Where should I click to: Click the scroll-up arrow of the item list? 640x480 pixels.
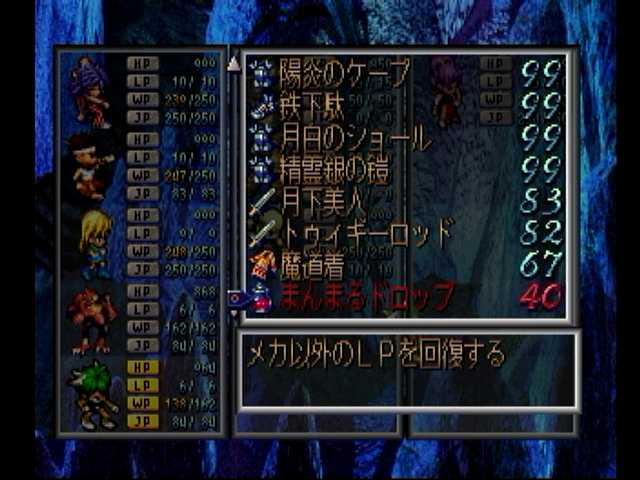(234, 64)
